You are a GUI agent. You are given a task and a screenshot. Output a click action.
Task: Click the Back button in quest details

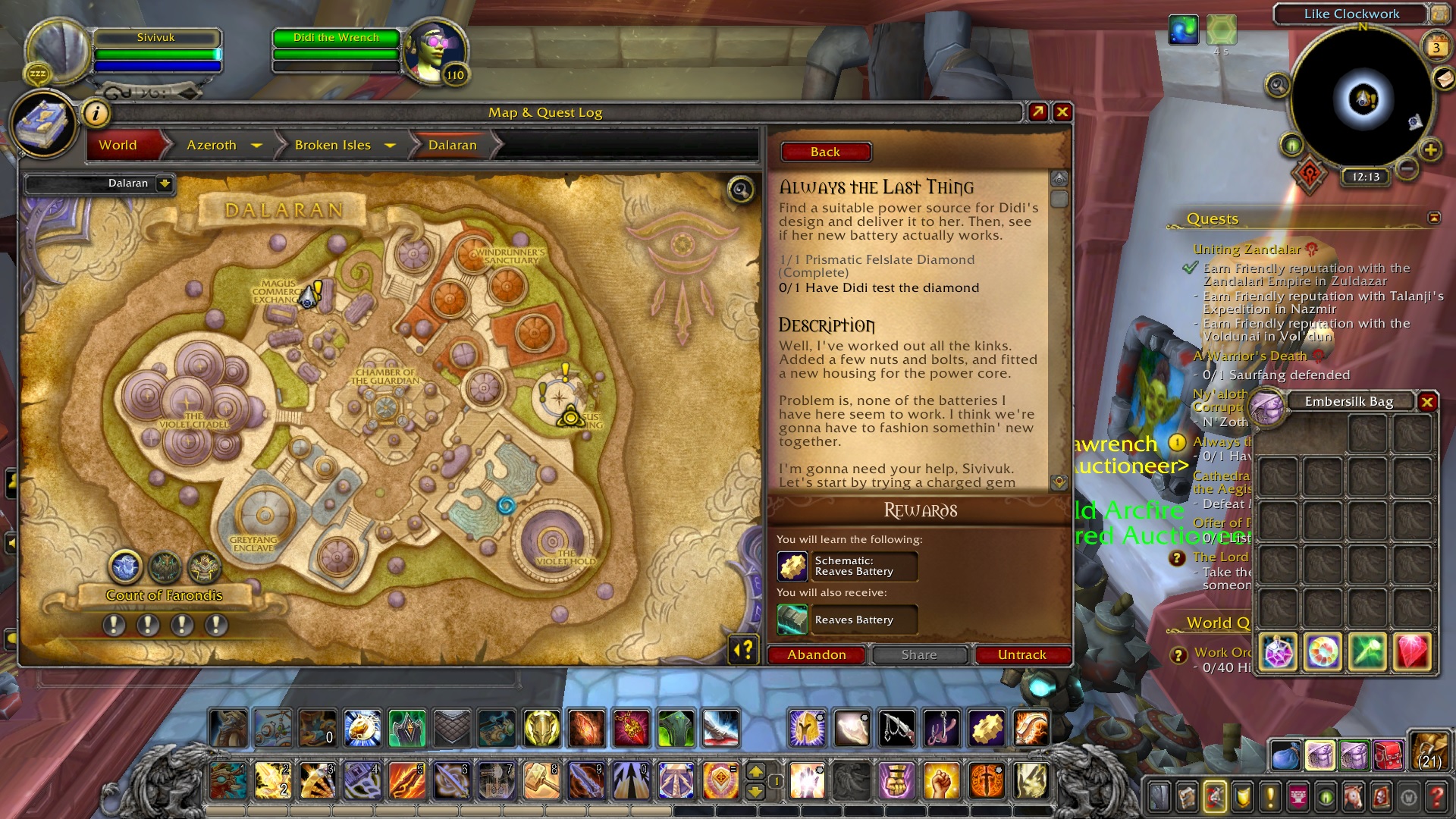(825, 152)
